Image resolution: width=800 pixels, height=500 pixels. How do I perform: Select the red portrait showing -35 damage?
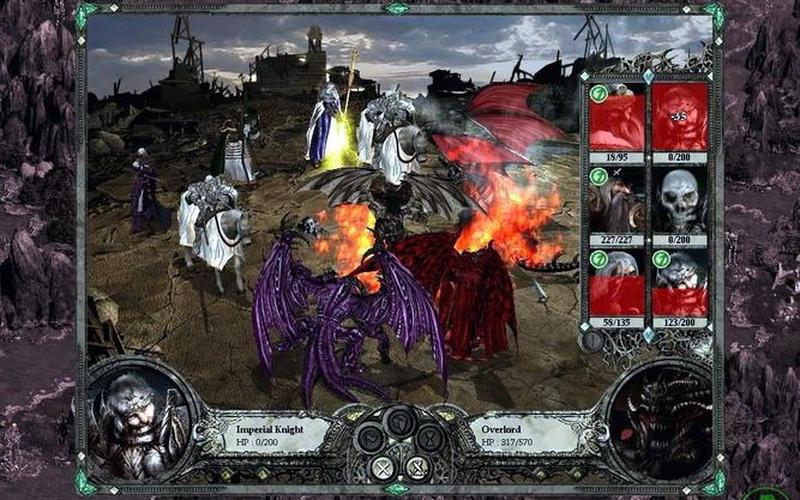pos(680,116)
